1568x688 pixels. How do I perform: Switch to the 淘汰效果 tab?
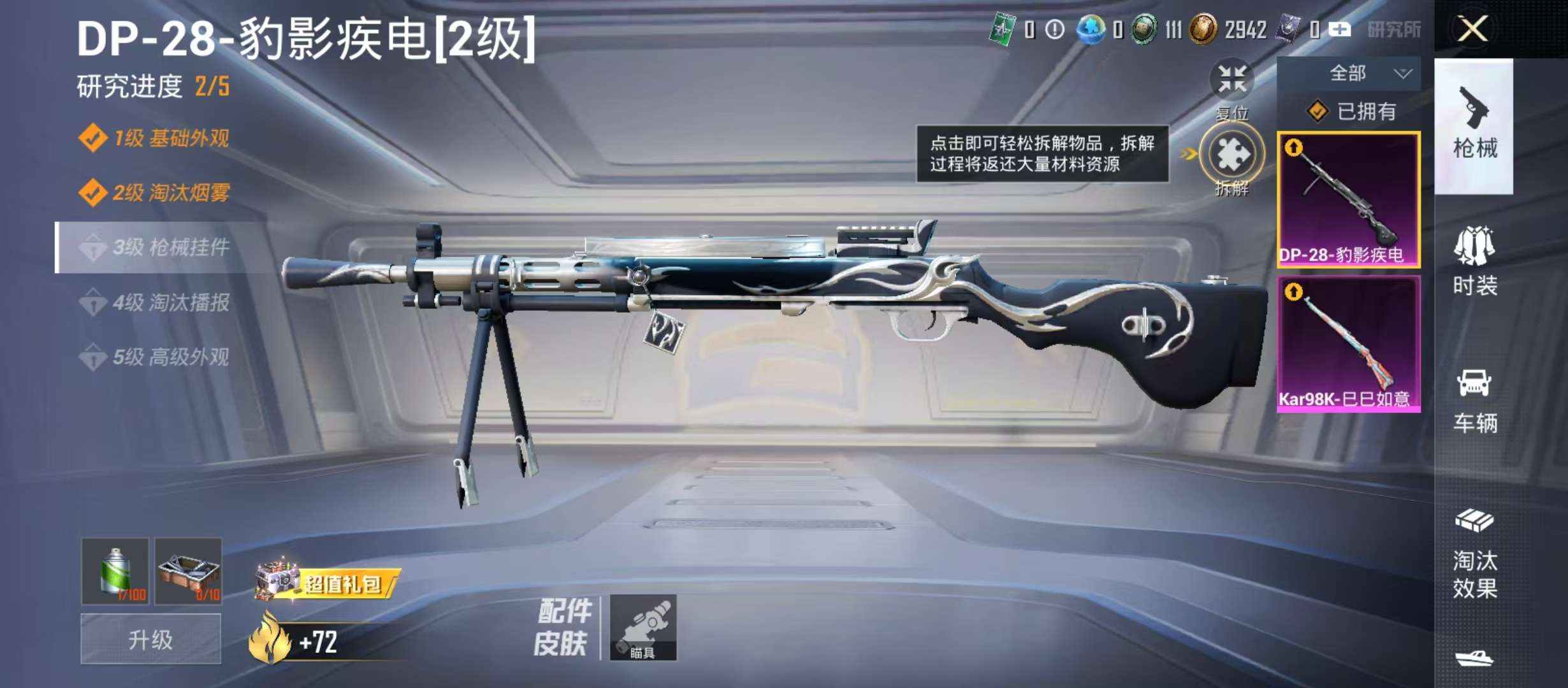coord(1474,554)
